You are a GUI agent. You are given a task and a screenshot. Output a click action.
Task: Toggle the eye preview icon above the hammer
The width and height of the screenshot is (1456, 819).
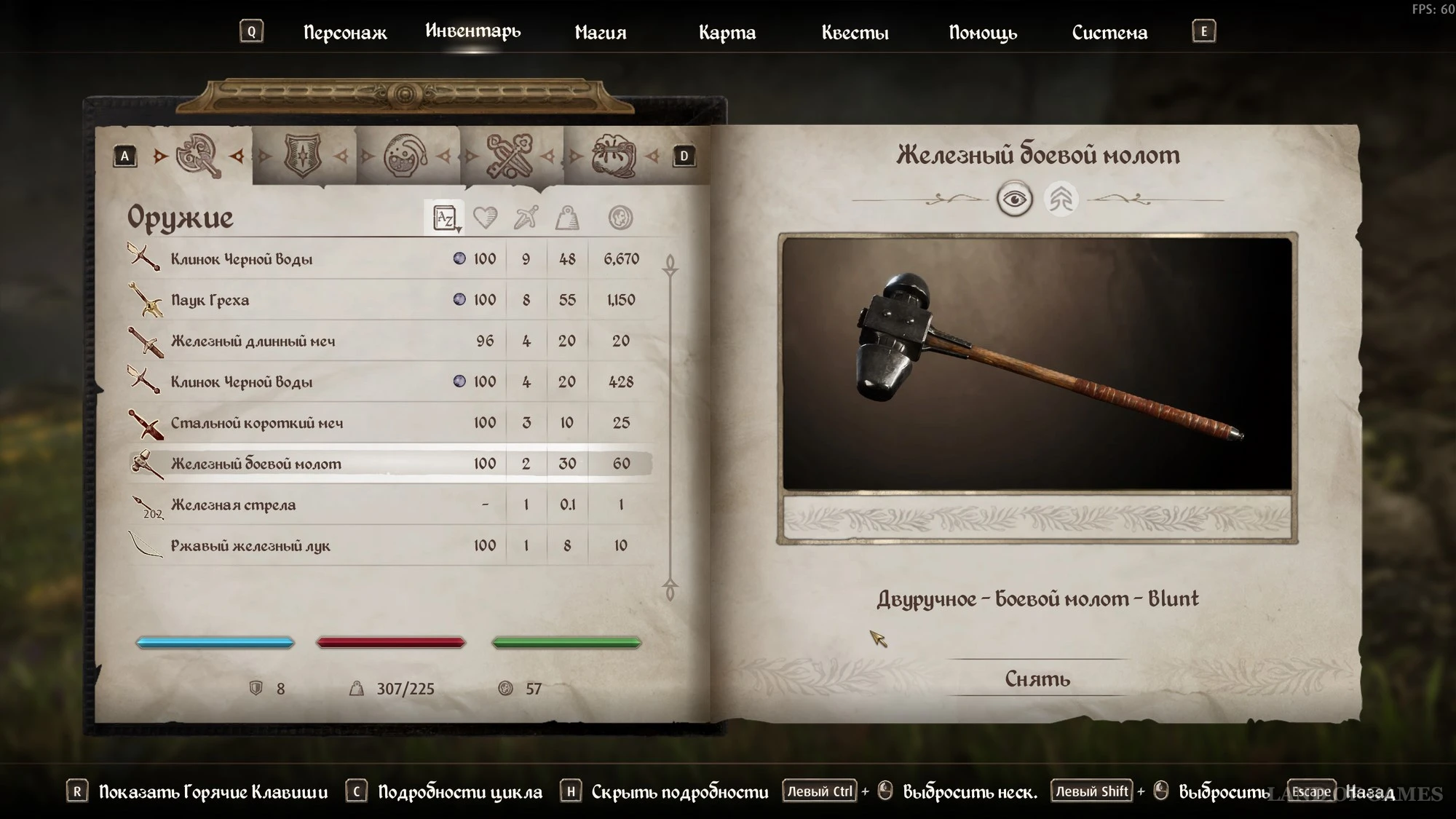[x=1014, y=199]
